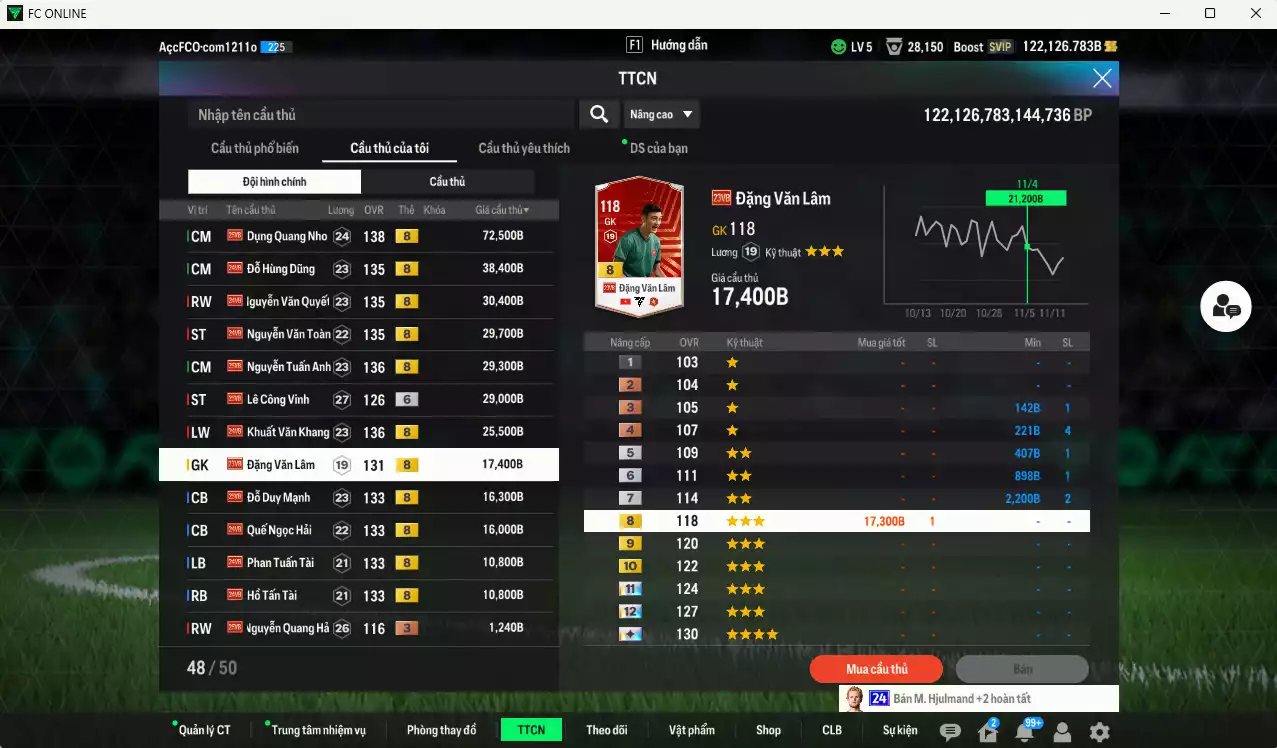Click the Mua cầu thủ button

coord(877,669)
